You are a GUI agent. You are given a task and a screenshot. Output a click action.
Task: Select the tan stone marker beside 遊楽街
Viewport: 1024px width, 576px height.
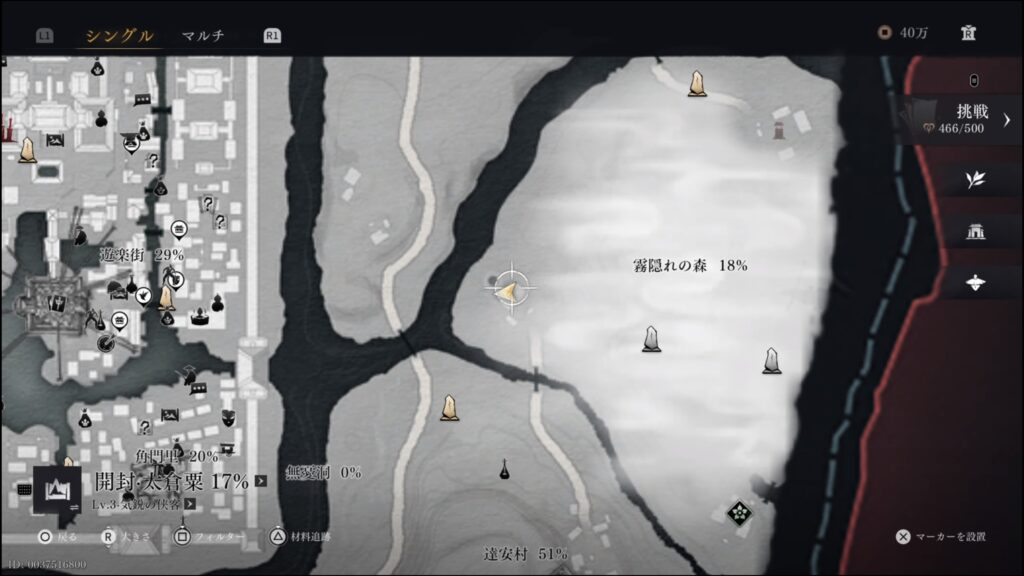coord(166,298)
